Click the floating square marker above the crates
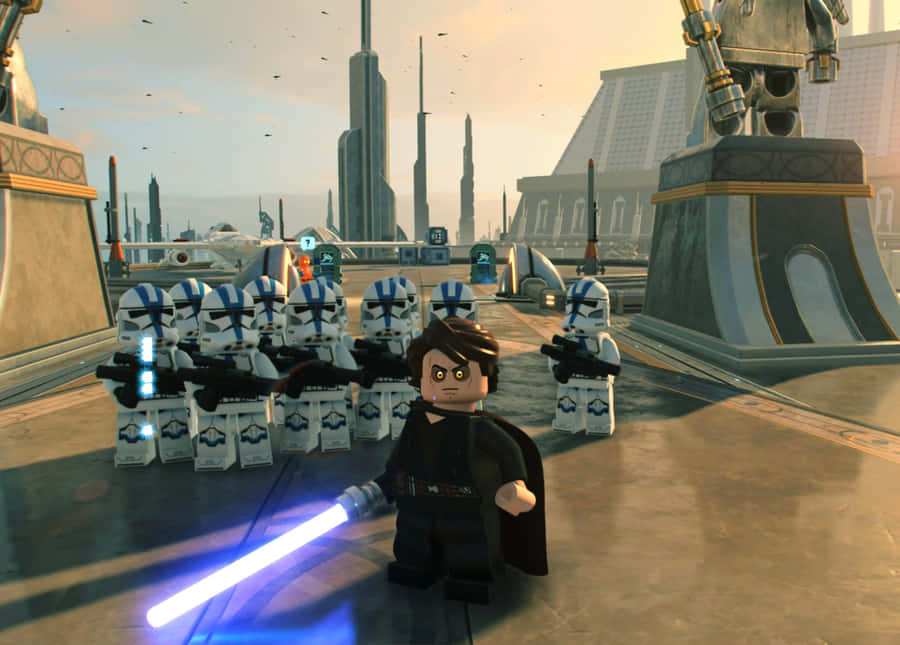 click(x=437, y=236)
